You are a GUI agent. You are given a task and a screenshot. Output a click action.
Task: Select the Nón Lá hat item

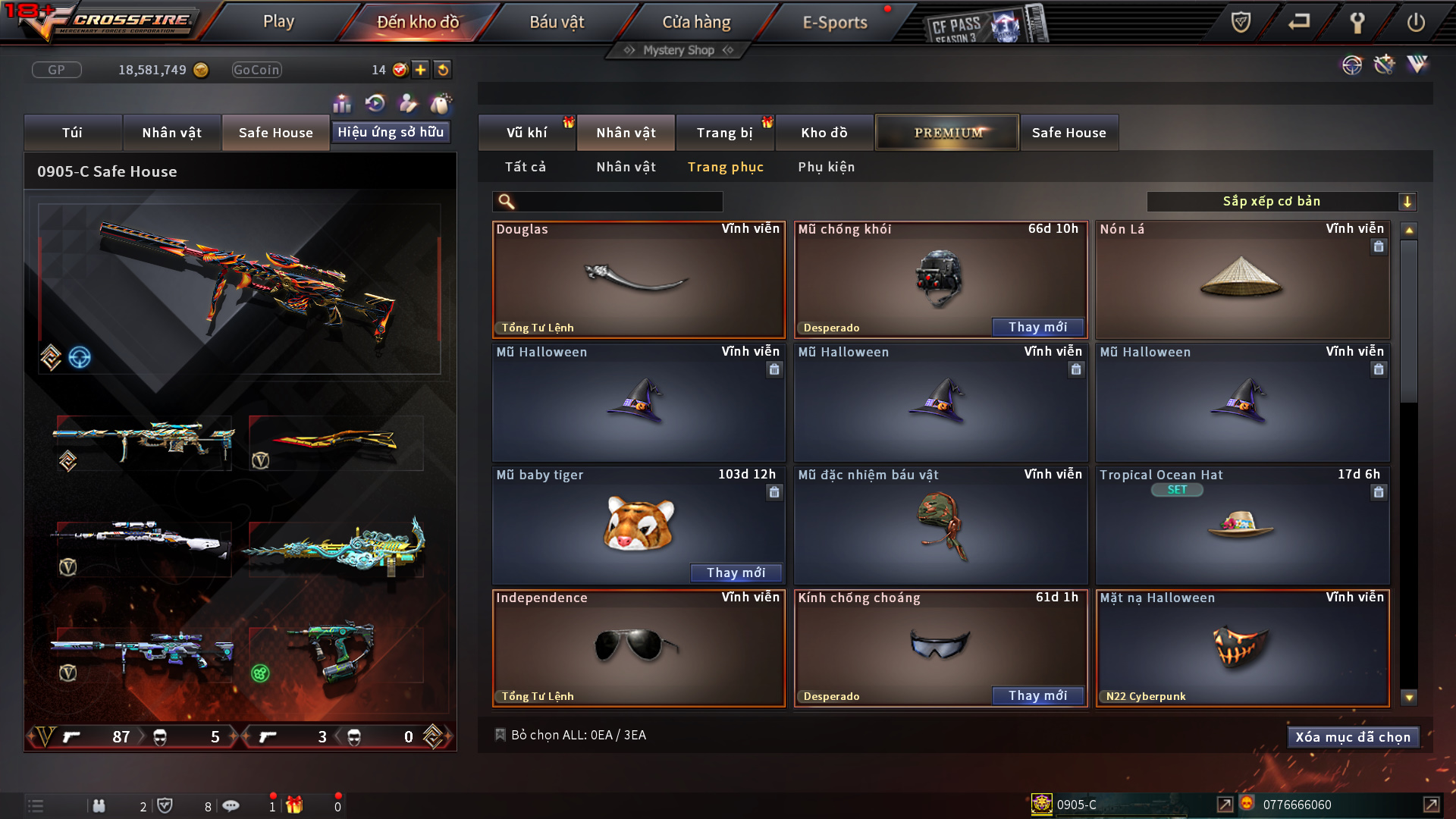pyautogui.click(x=1242, y=280)
